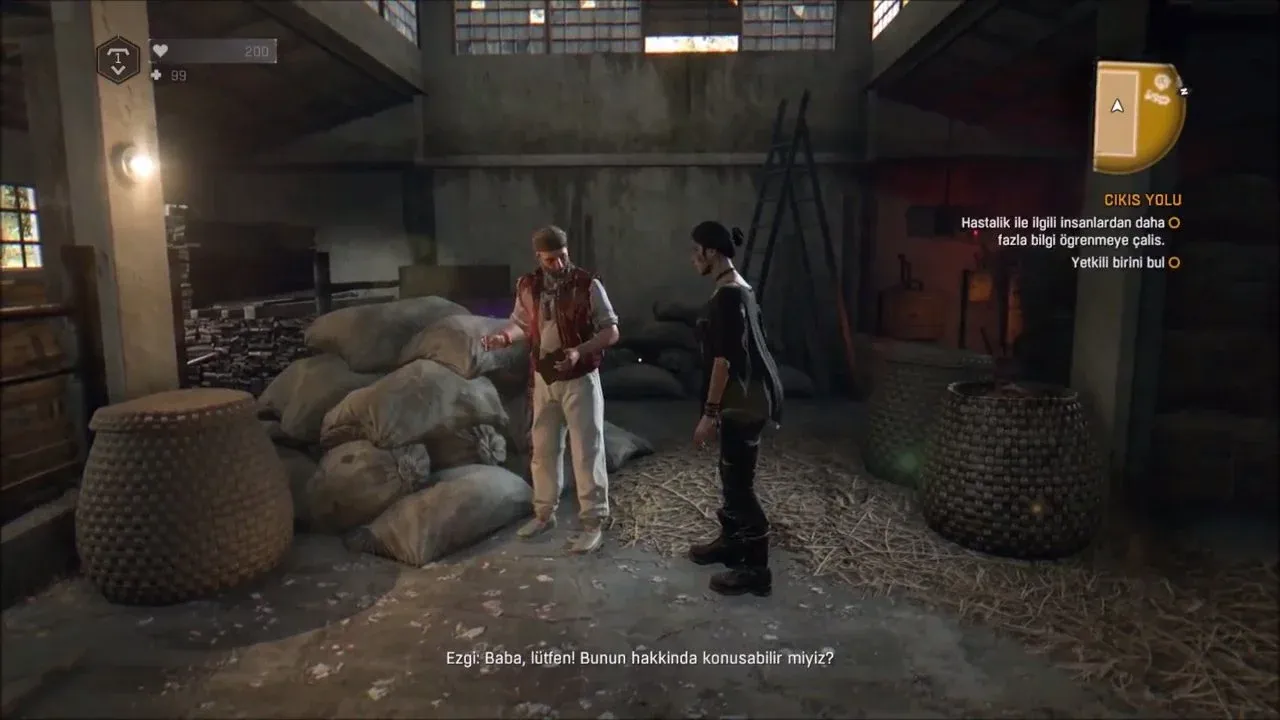The width and height of the screenshot is (1280, 720).
Task: Select the 'Hastalik ile ilgili' objective entry
Action: [x=1064, y=231]
